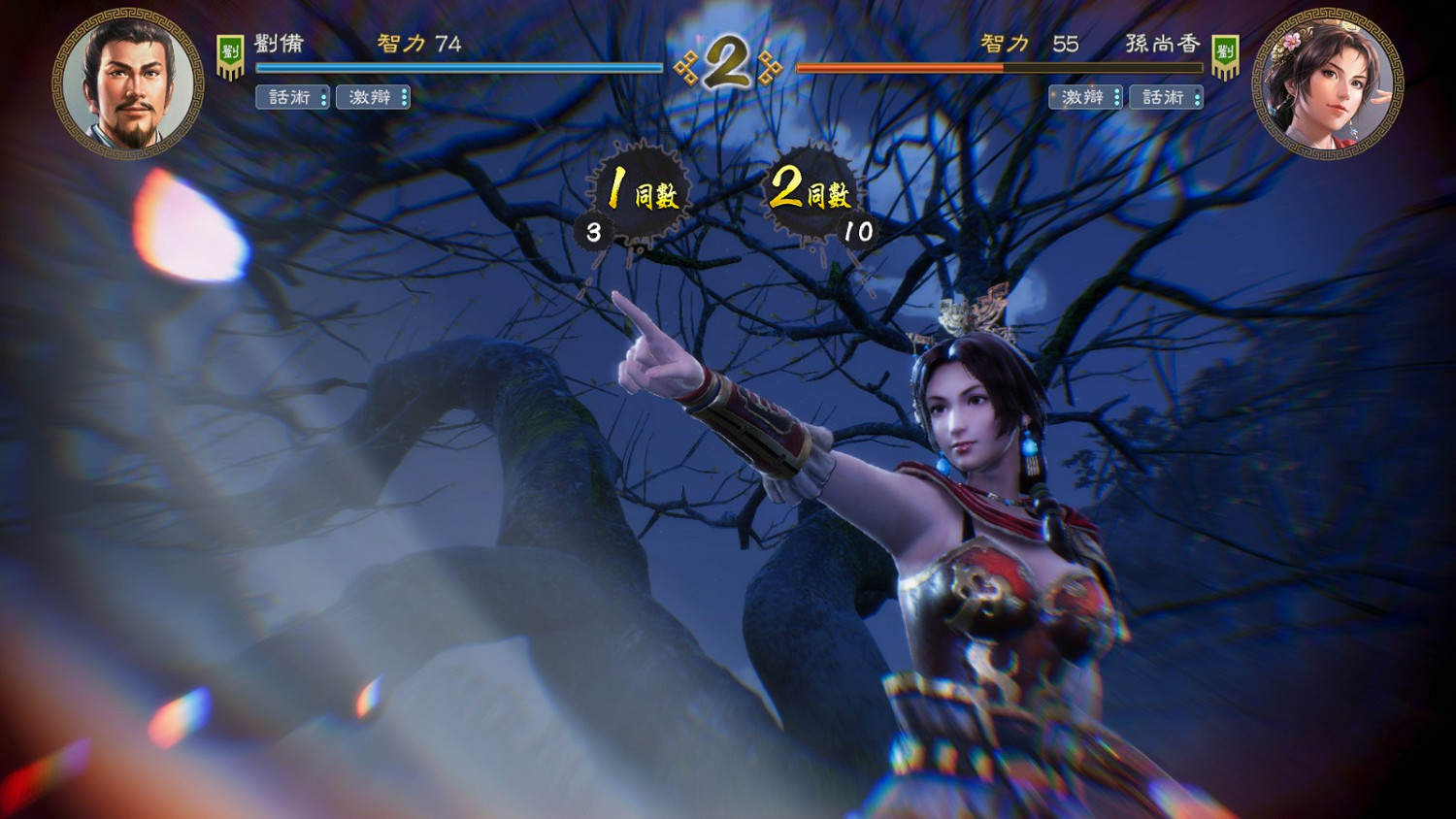The height and width of the screenshot is (819, 1456).
Task: Click Sun Shangxiang's 激辯 skill badge
Action: 1084,97
